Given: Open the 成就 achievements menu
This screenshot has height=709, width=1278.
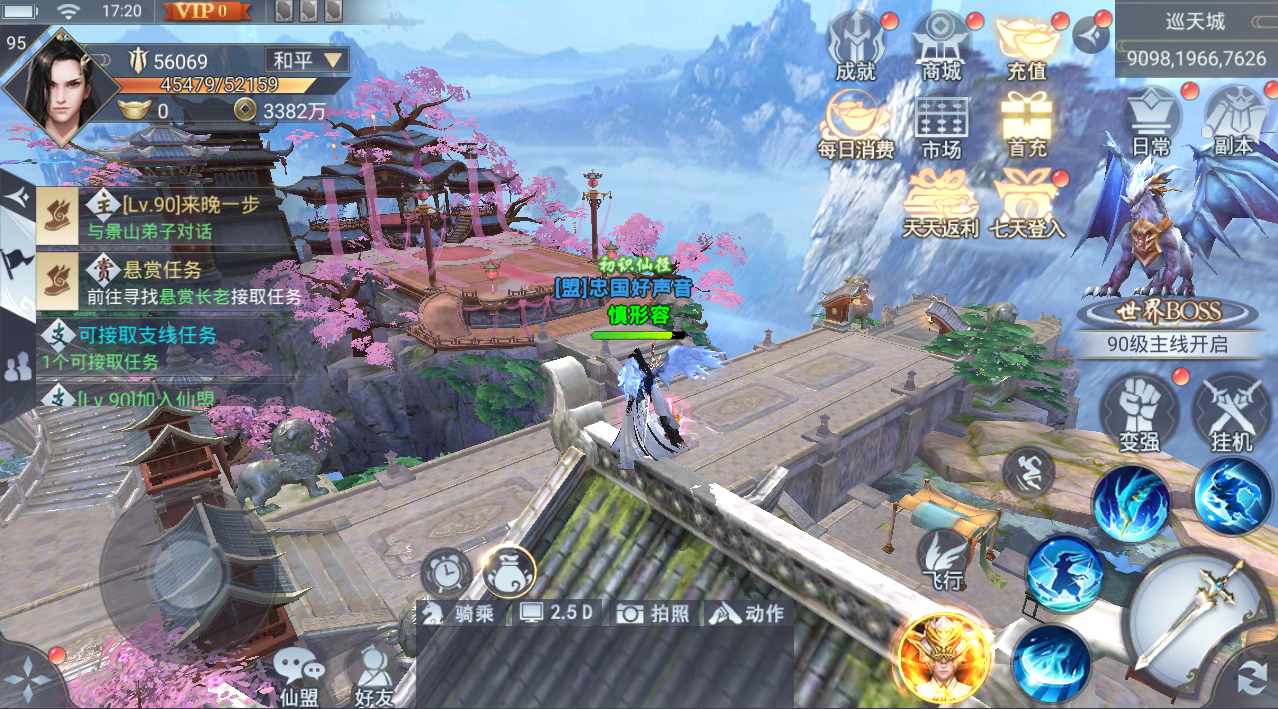Looking at the screenshot, I should tap(854, 46).
